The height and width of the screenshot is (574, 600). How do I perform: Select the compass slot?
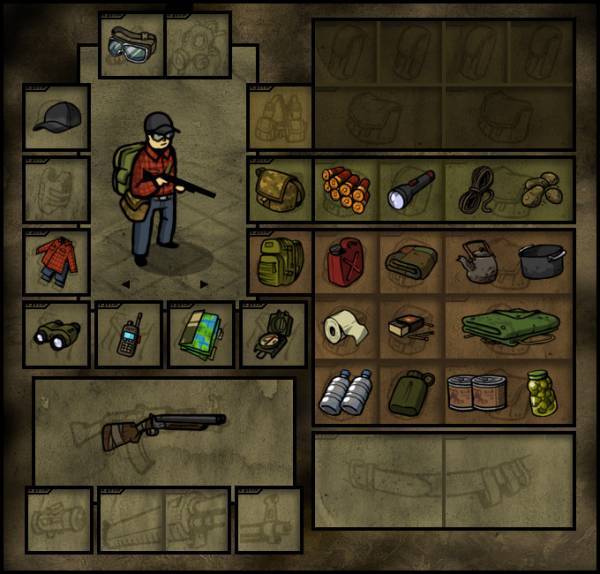click(272, 335)
